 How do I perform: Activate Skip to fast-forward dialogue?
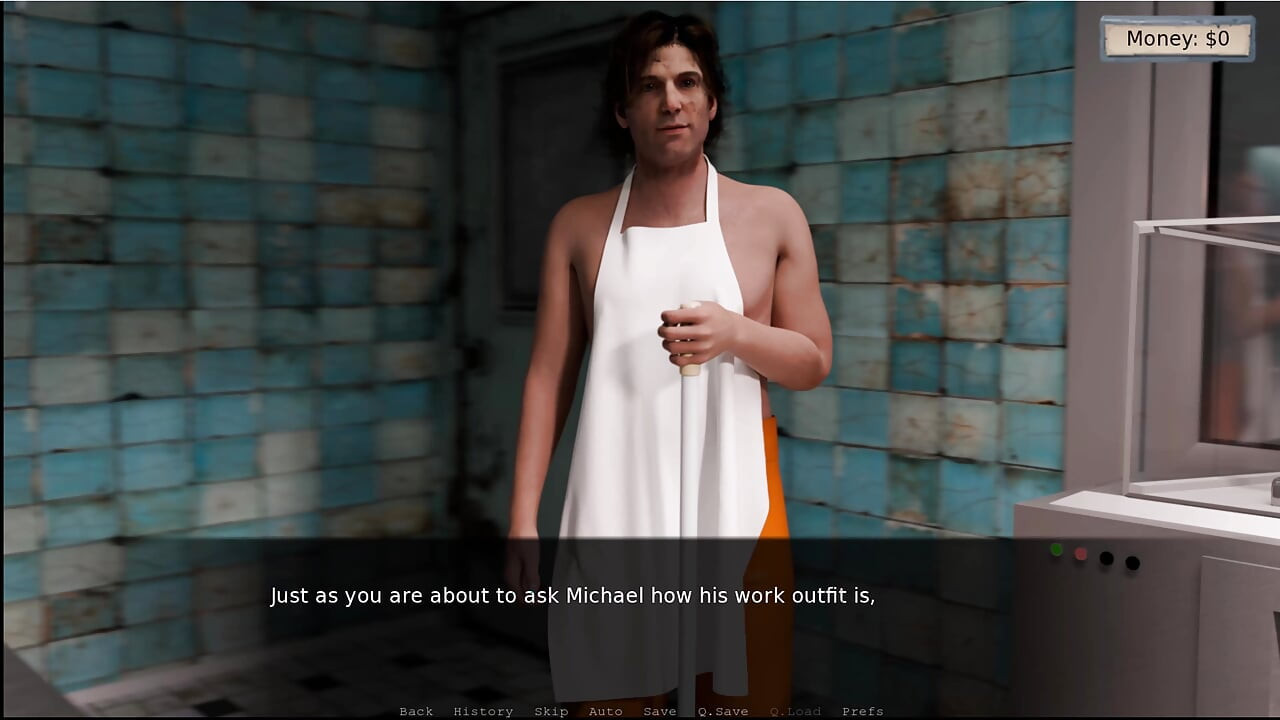coord(551,711)
